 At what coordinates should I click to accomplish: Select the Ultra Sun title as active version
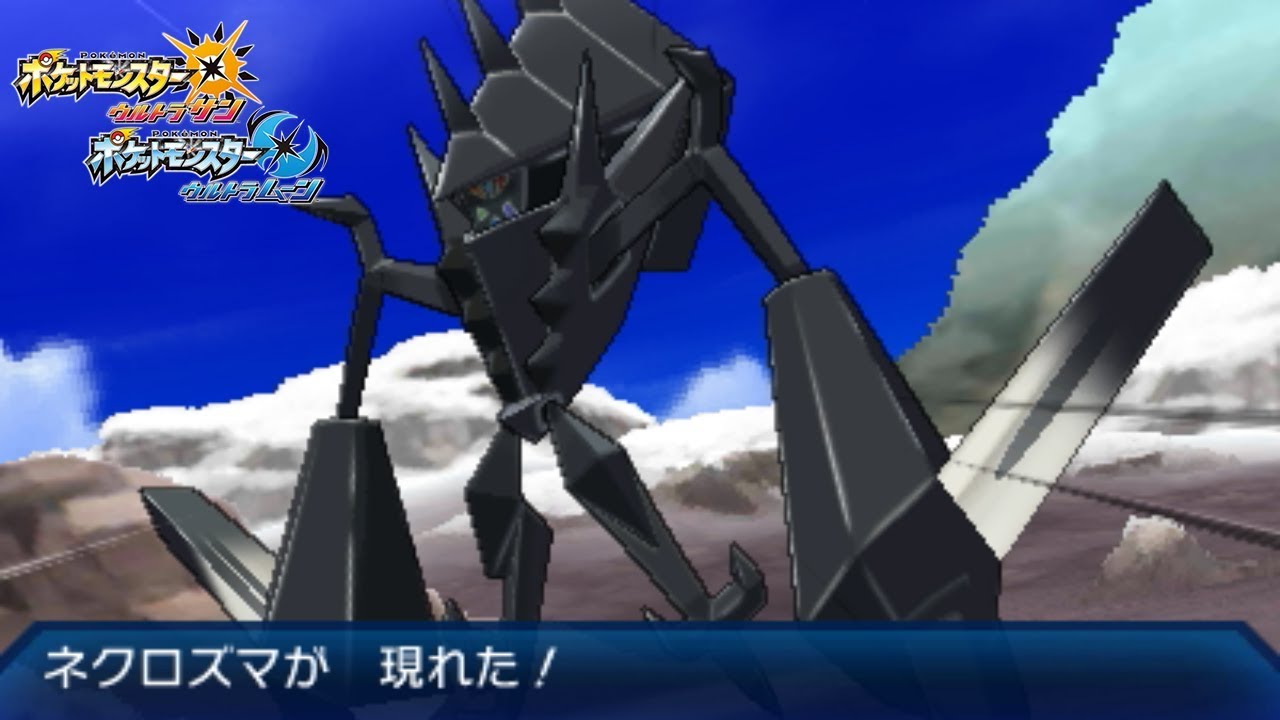click(x=130, y=70)
